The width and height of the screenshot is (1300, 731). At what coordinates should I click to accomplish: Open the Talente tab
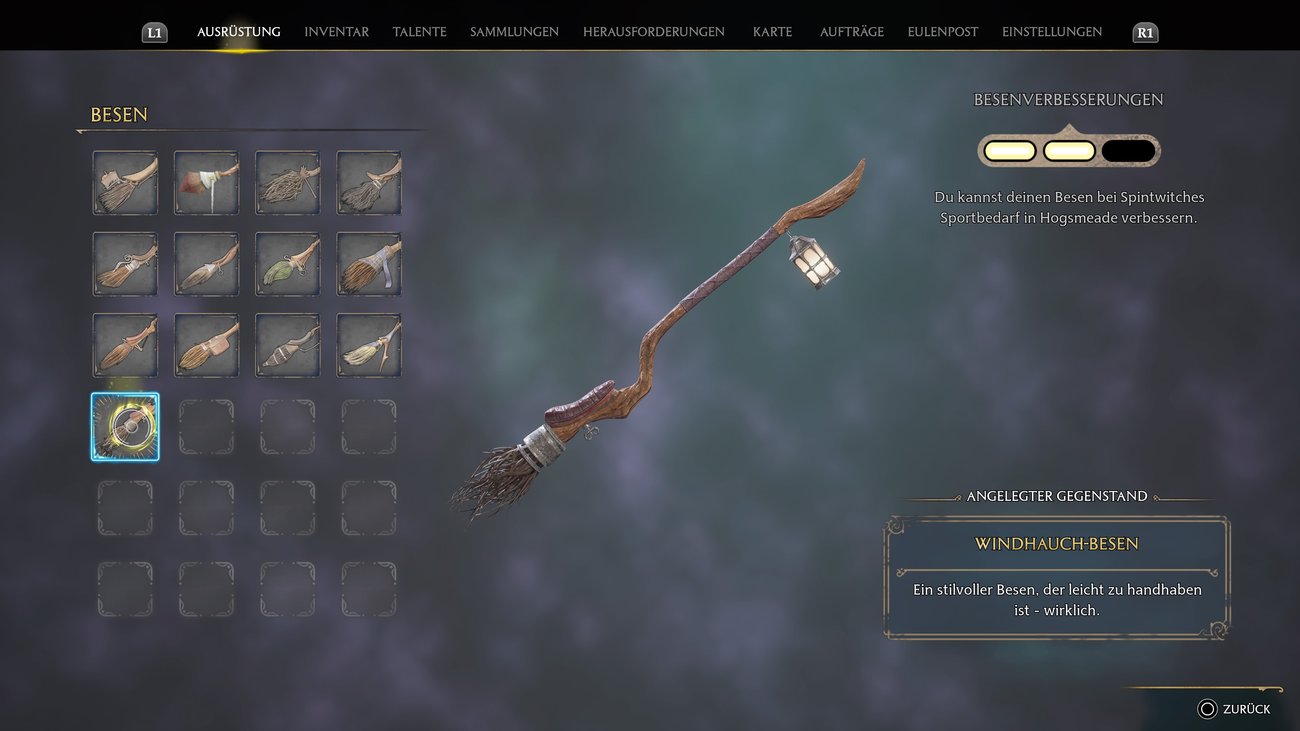(419, 32)
